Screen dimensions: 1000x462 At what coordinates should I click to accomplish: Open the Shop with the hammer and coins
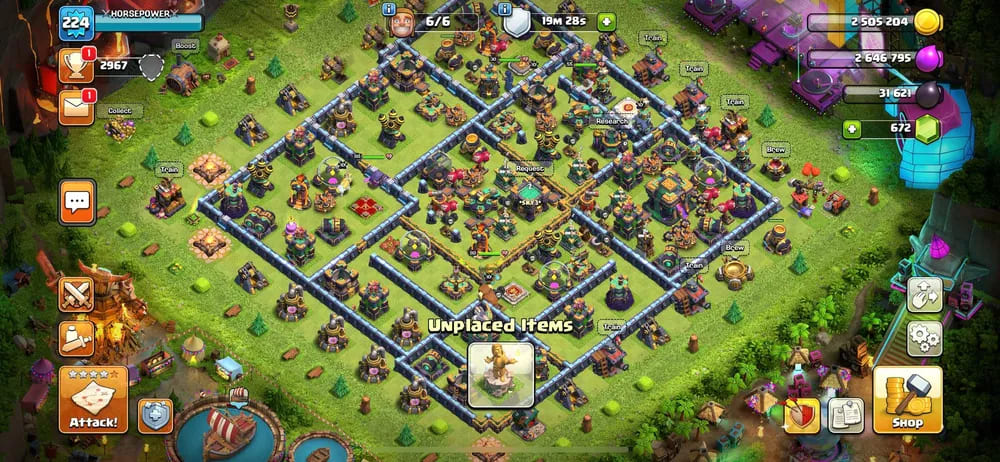point(907,400)
